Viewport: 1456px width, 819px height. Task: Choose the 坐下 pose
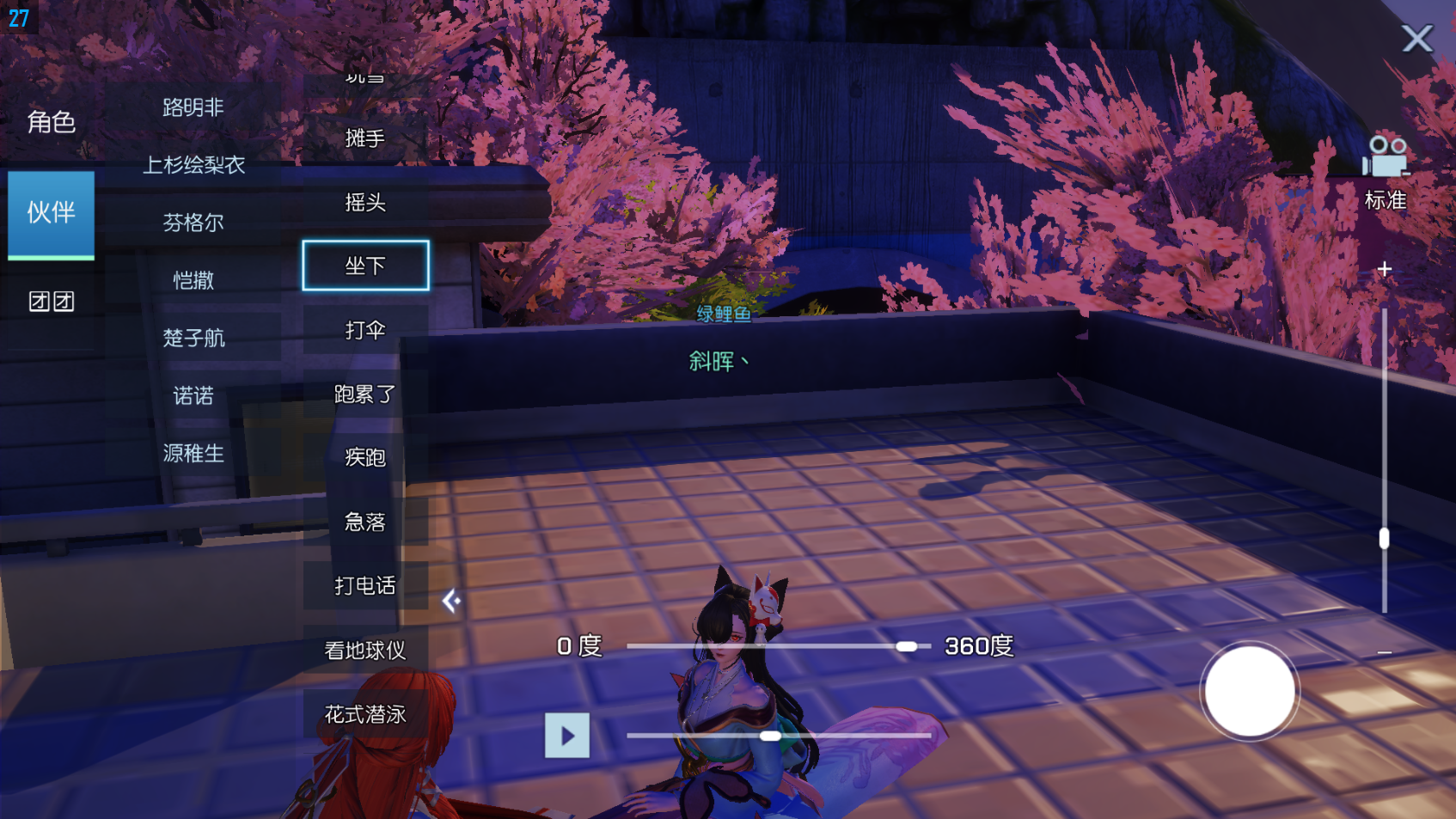click(x=365, y=266)
